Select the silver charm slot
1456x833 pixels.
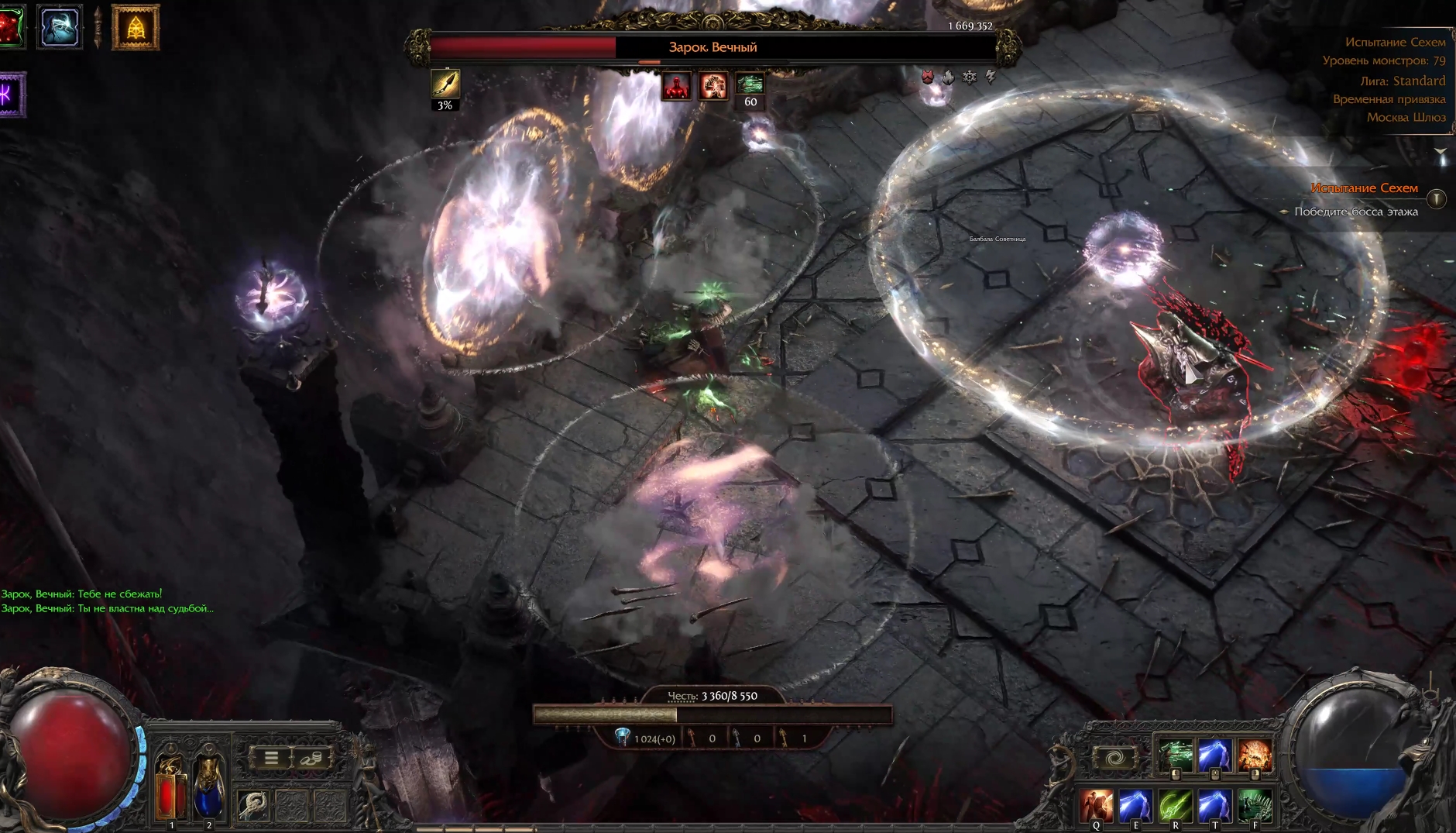tap(252, 806)
